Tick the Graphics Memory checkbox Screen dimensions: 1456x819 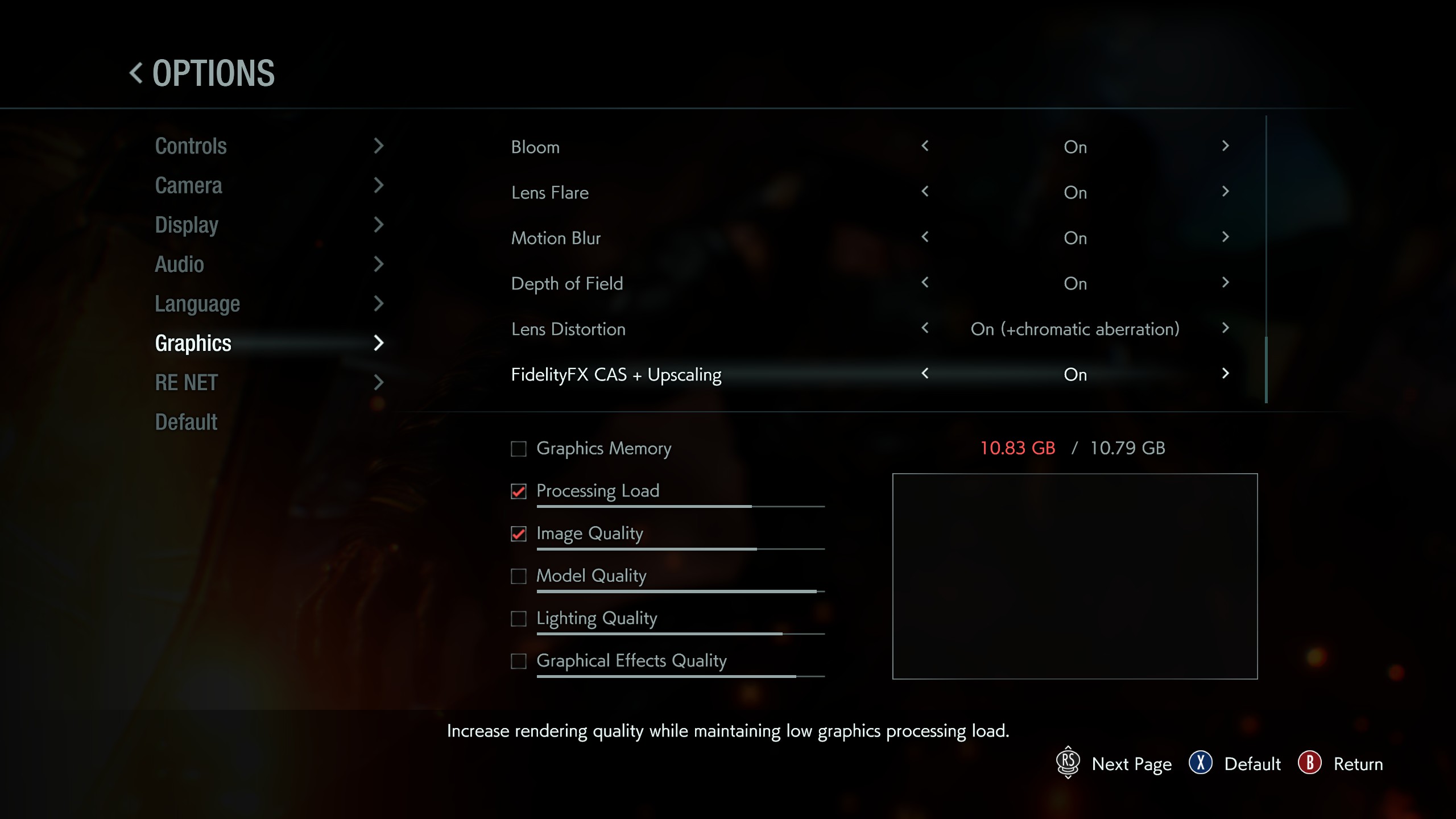[x=518, y=449]
